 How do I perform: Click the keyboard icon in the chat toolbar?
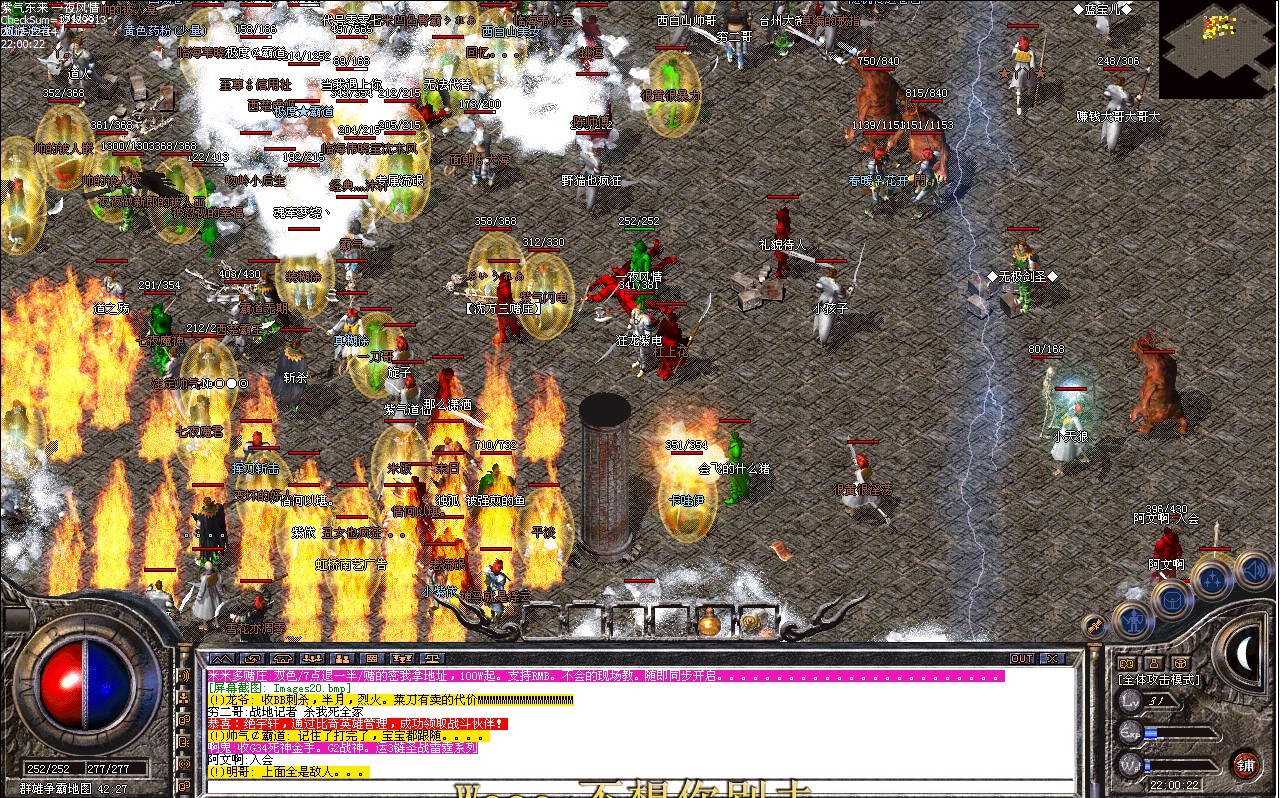pyautogui.click(x=372, y=658)
